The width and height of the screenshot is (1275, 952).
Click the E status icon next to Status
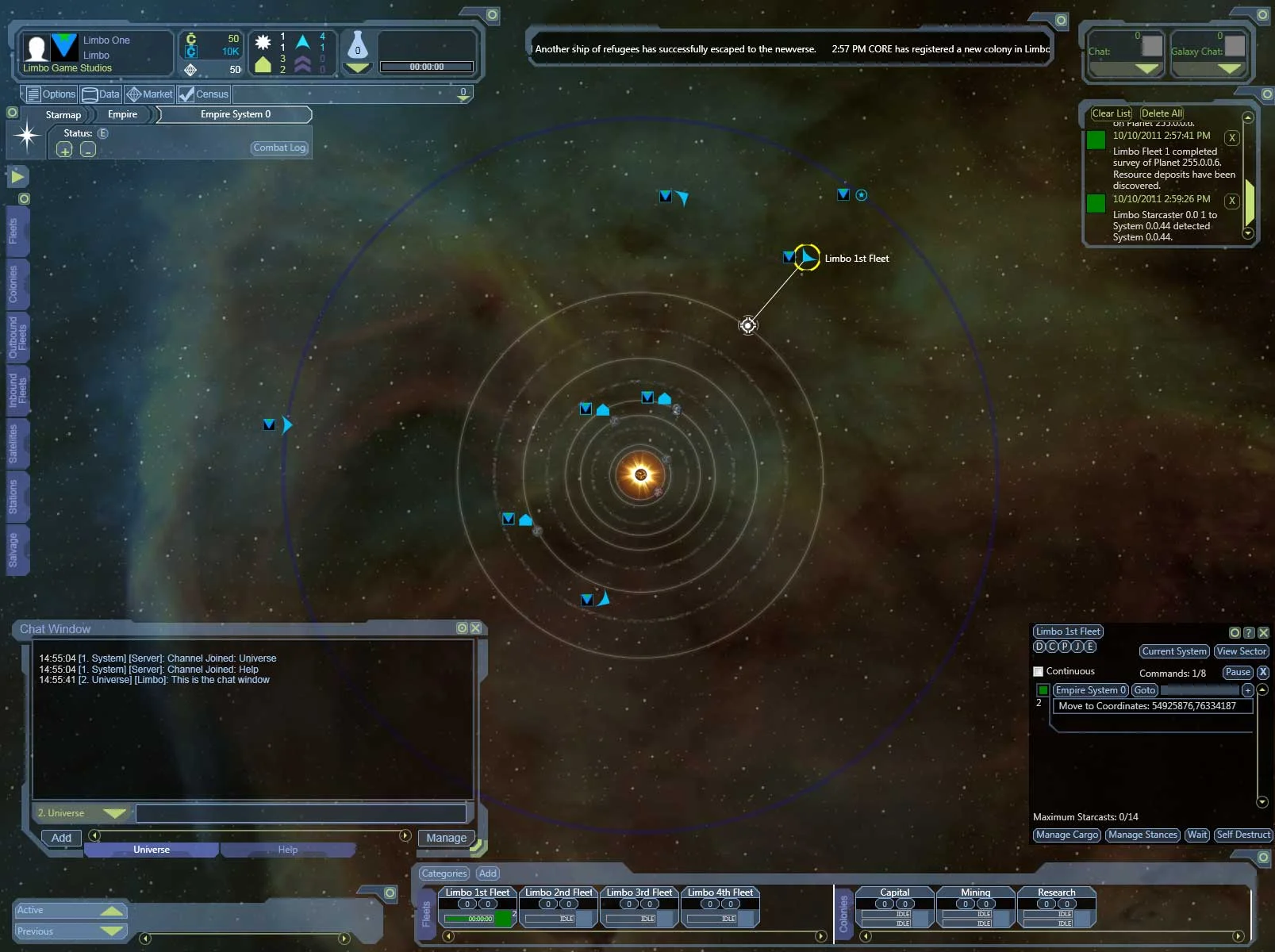tap(103, 133)
